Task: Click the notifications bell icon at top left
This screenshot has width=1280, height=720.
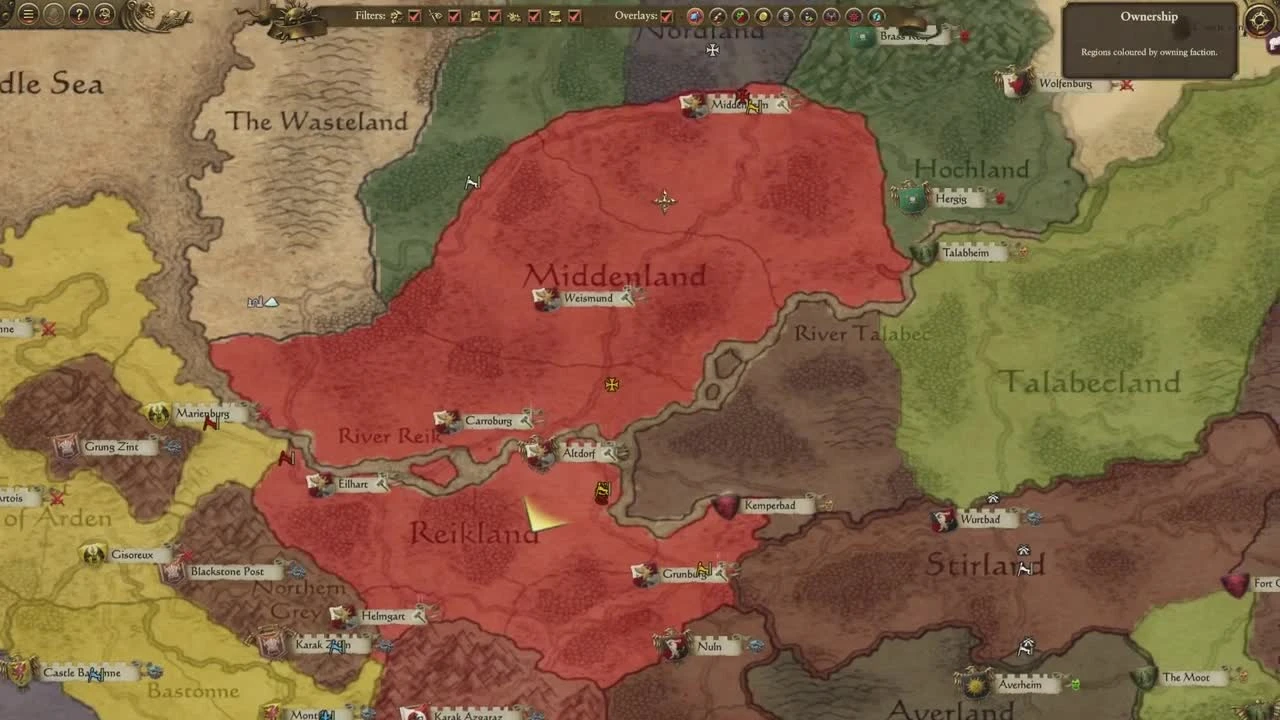Action: click(x=53, y=15)
